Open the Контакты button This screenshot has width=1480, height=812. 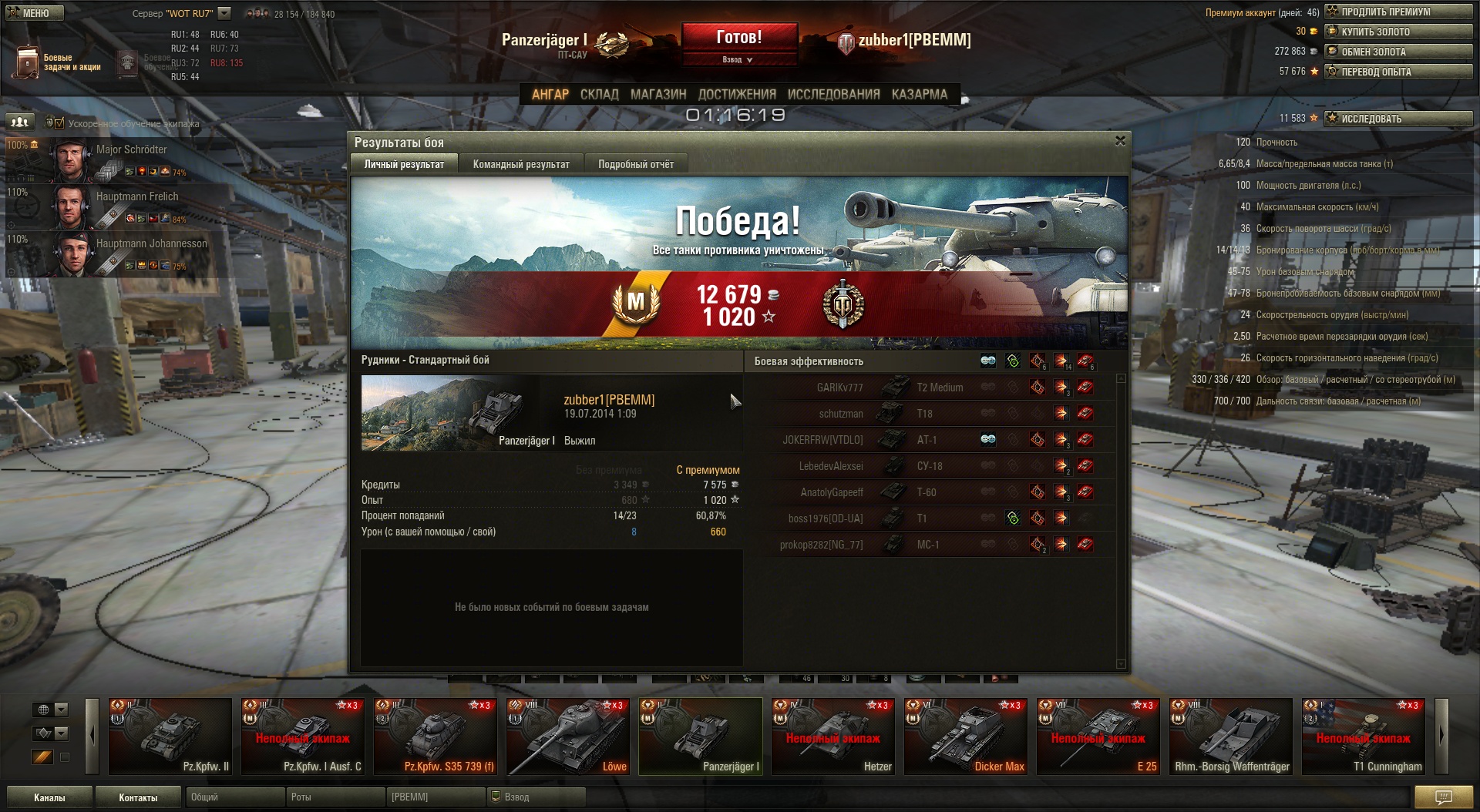tap(138, 797)
